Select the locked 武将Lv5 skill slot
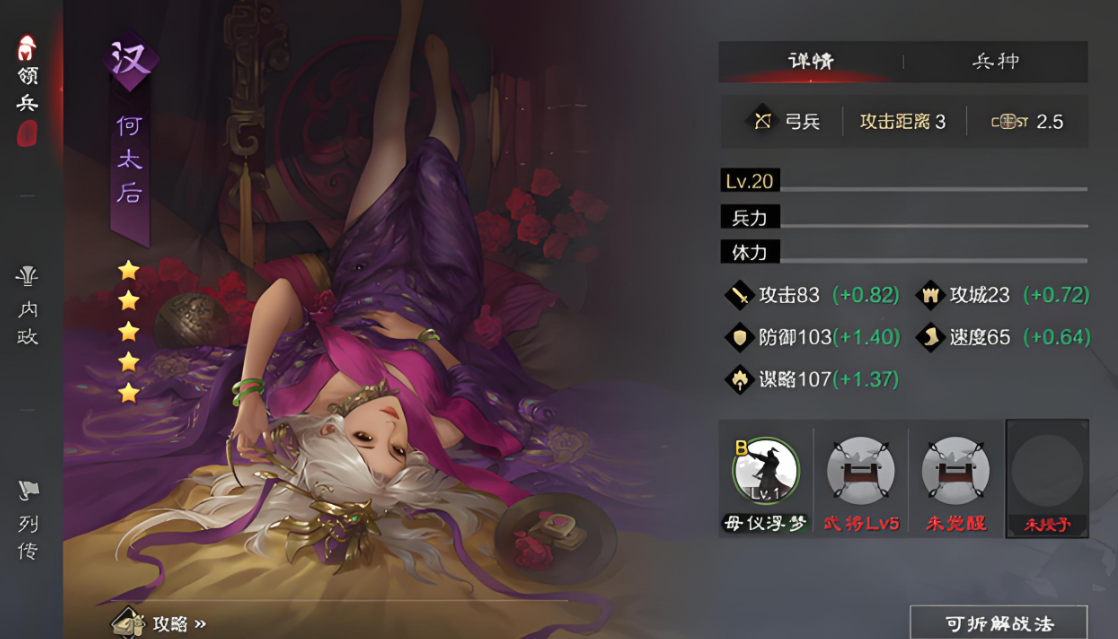Screen dimensions: 1118x639 pyautogui.click(x=860, y=478)
